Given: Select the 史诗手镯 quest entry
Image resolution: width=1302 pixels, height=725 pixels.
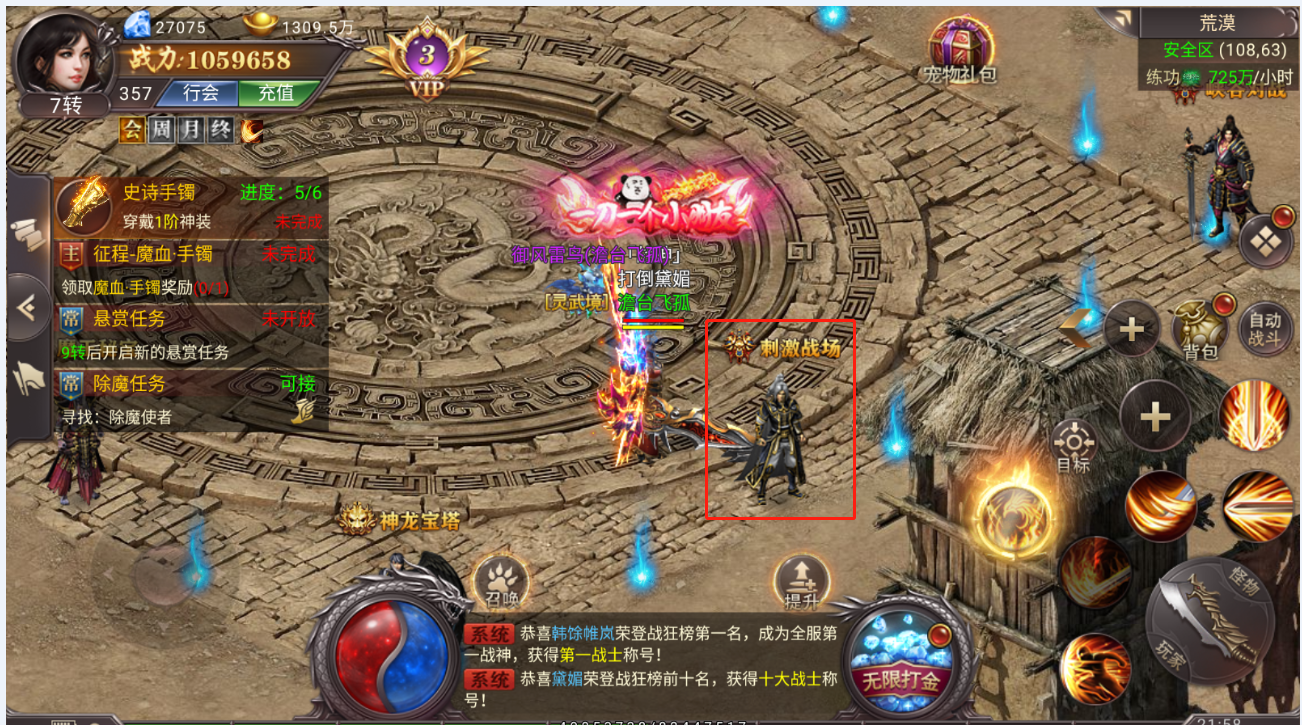Looking at the screenshot, I should coord(190,203).
